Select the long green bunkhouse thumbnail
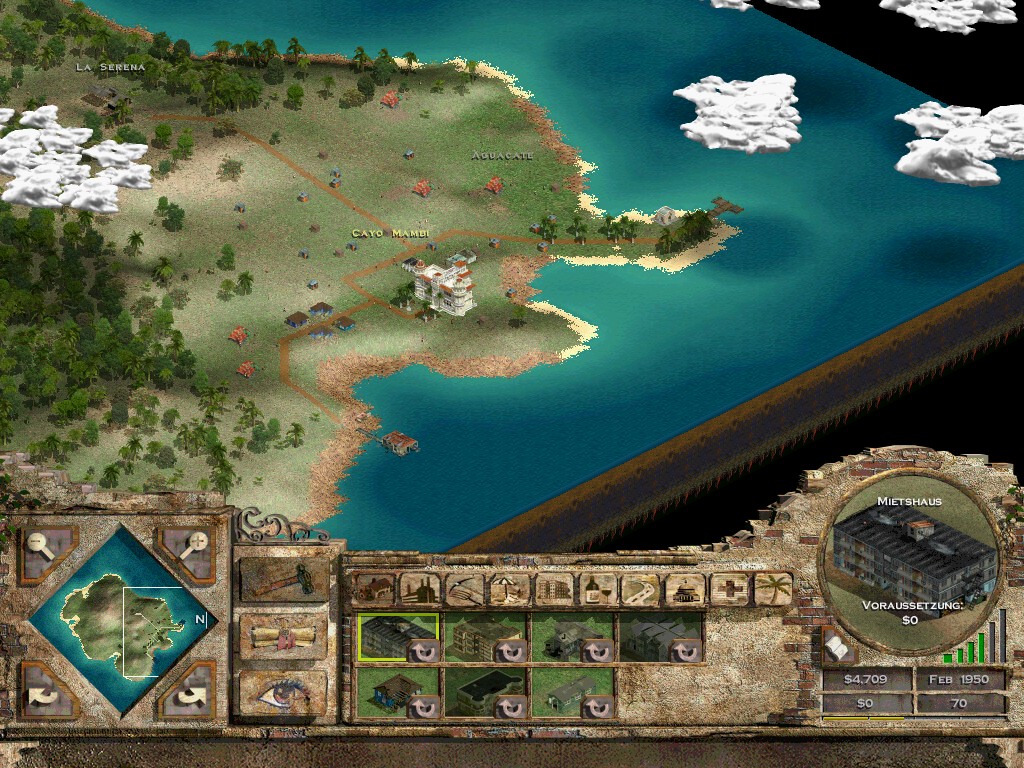This screenshot has width=1024, height=768. tap(572, 692)
